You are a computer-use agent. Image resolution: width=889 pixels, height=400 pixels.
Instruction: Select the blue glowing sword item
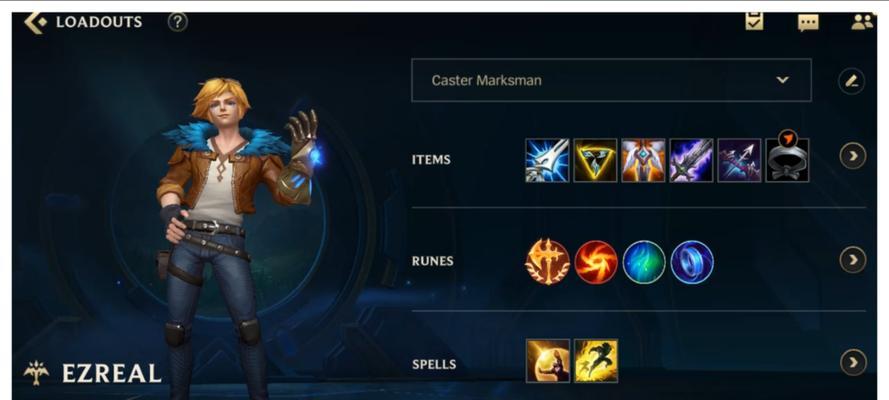(x=547, y=160)
